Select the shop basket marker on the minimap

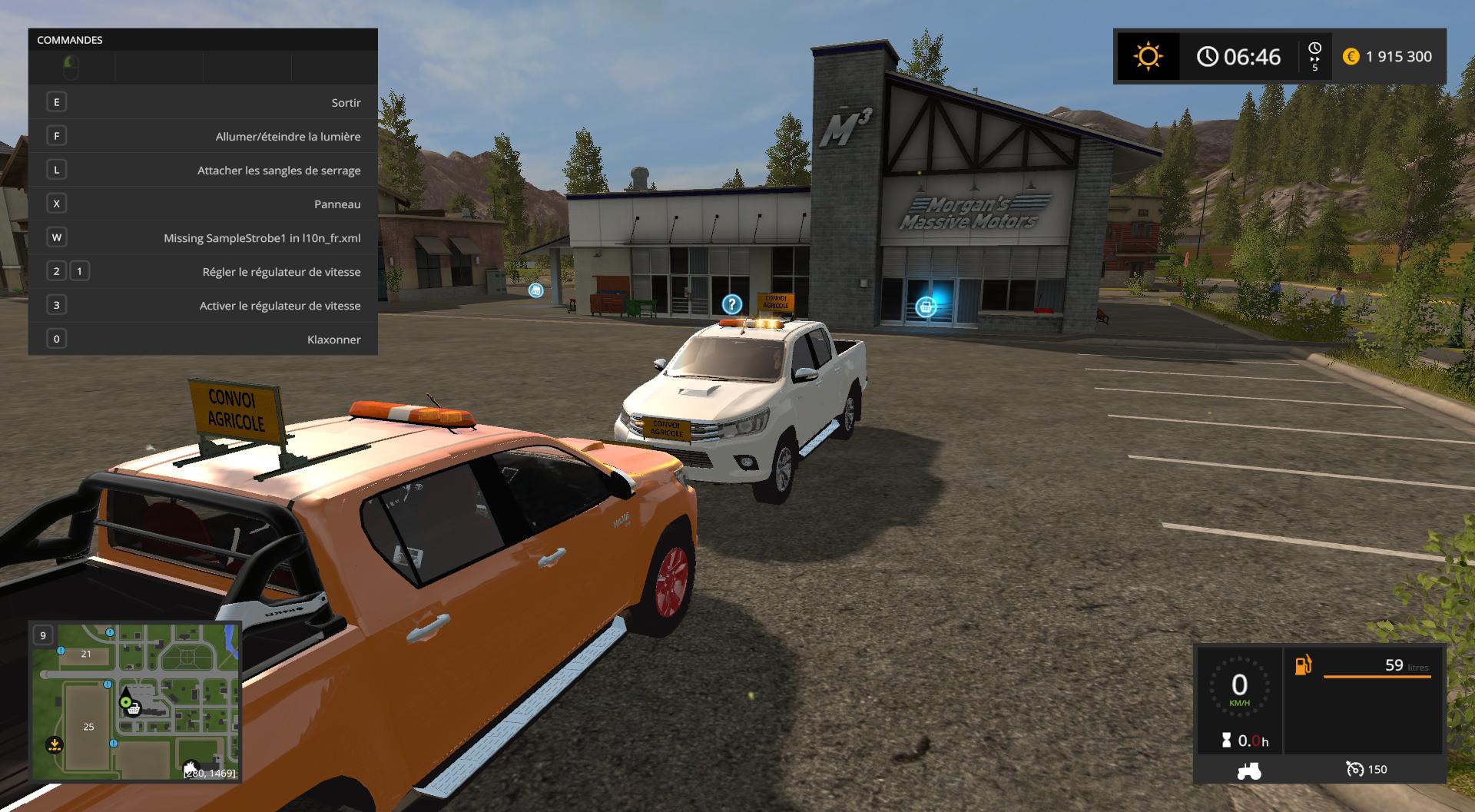134,708
